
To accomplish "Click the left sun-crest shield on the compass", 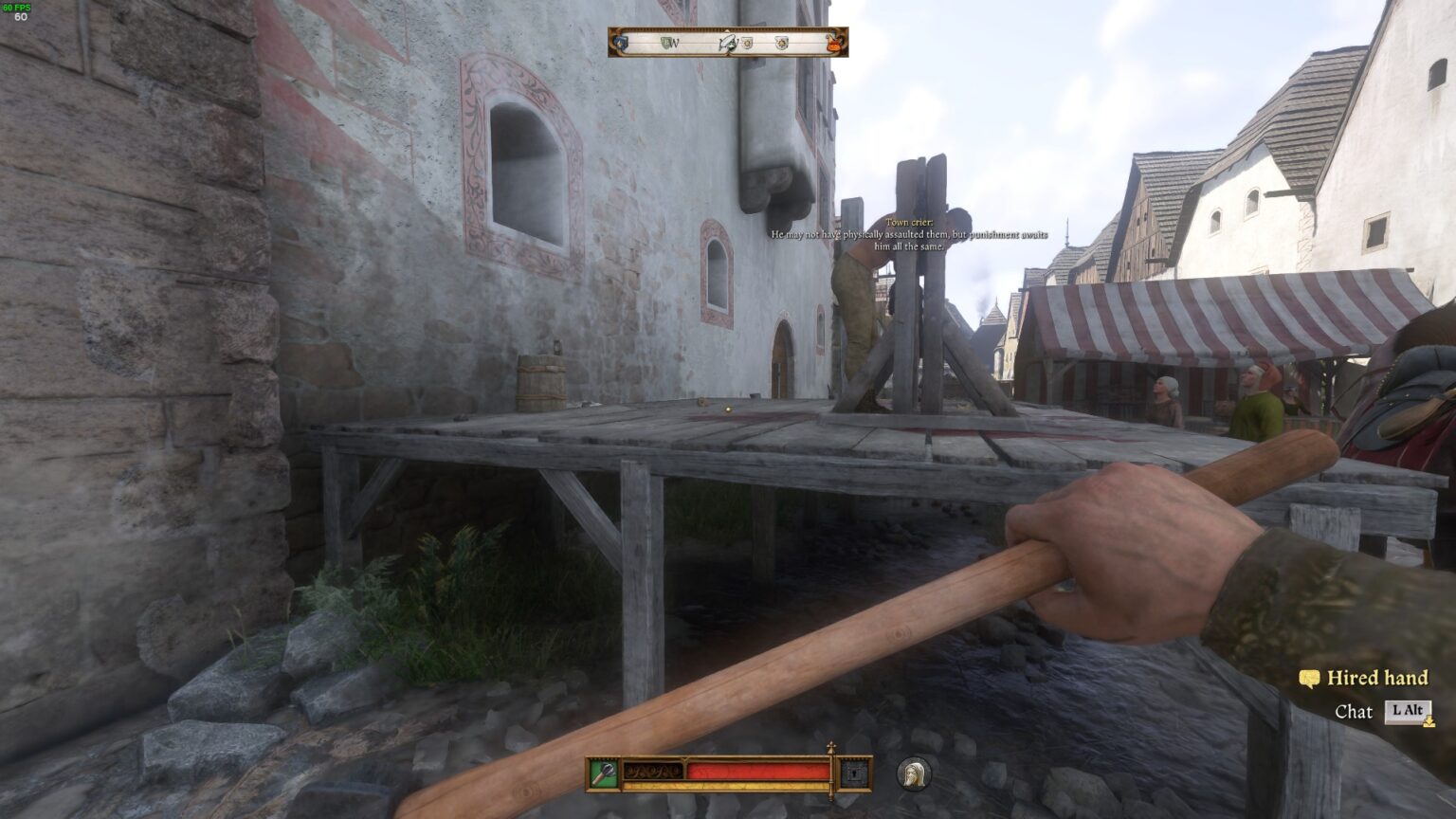I will [x=748, y=42].
